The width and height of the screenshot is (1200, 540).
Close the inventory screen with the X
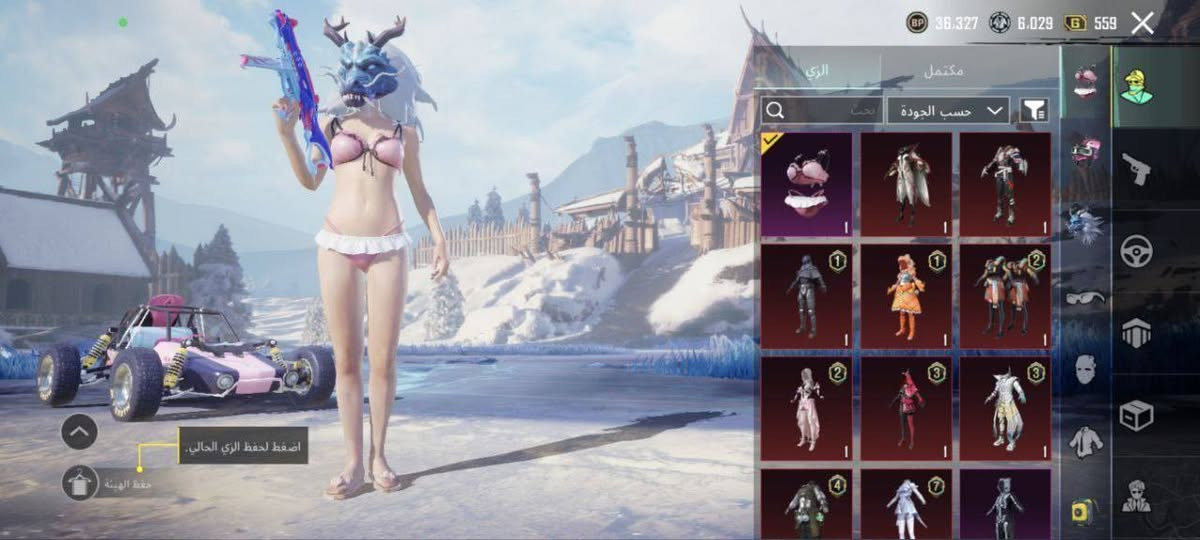click(x=1142, y=23)
